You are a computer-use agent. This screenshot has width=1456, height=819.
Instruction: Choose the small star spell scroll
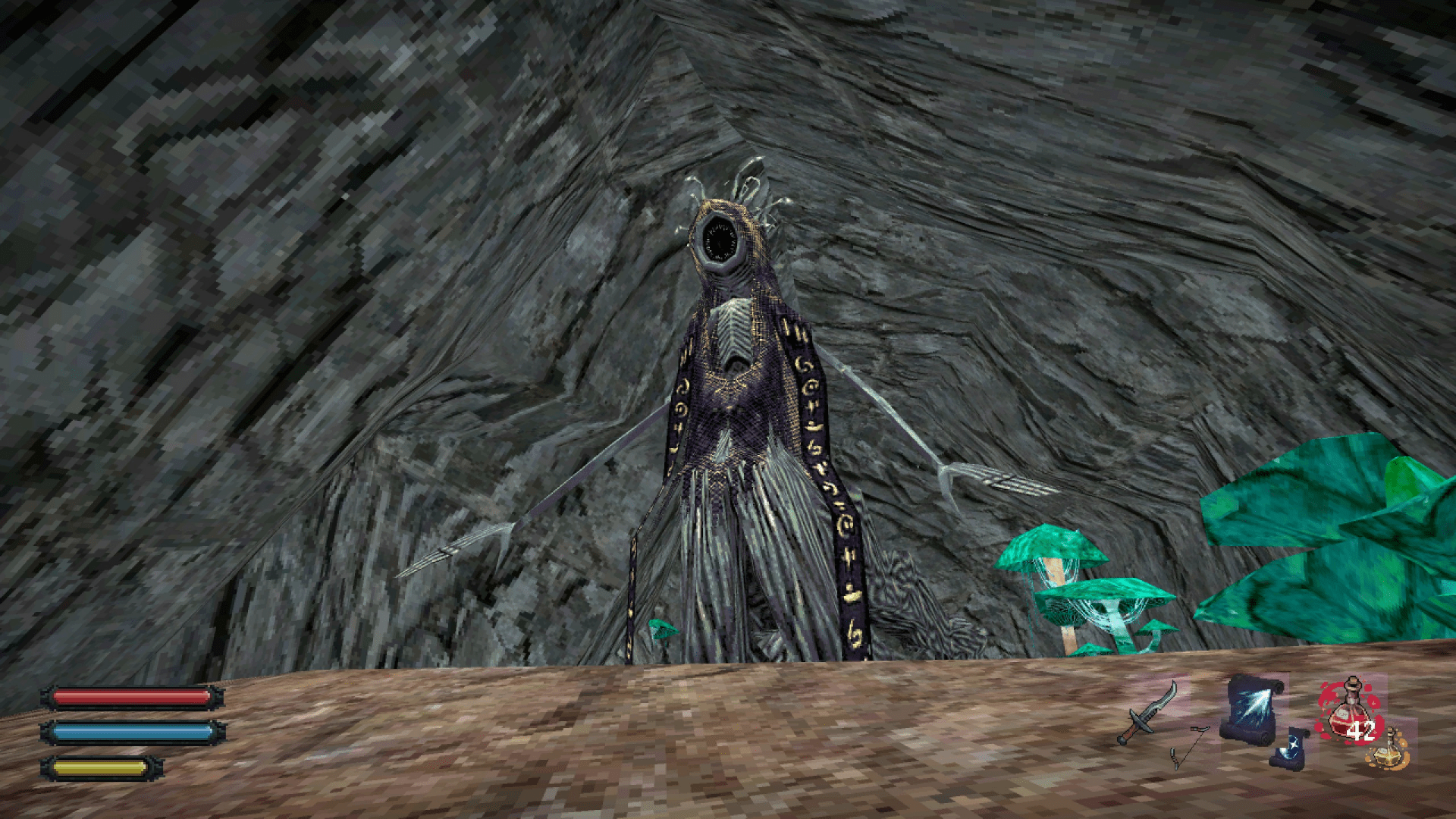click(1291, 746)
